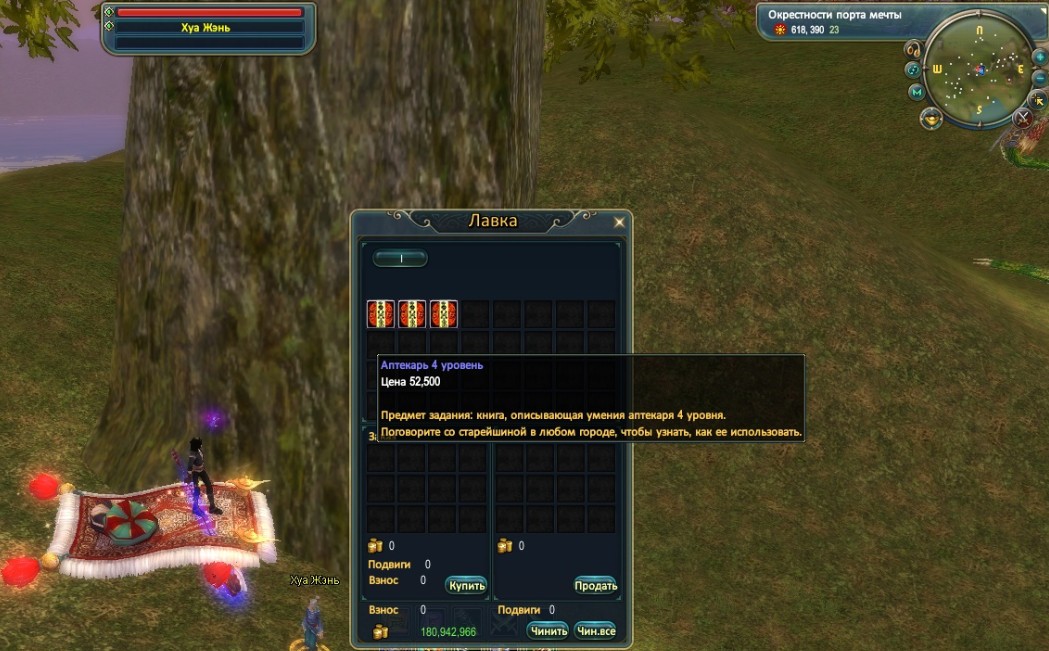Open the world map with the M icon
Viewport: 1049px width, 651px height.
click(916, 92)
